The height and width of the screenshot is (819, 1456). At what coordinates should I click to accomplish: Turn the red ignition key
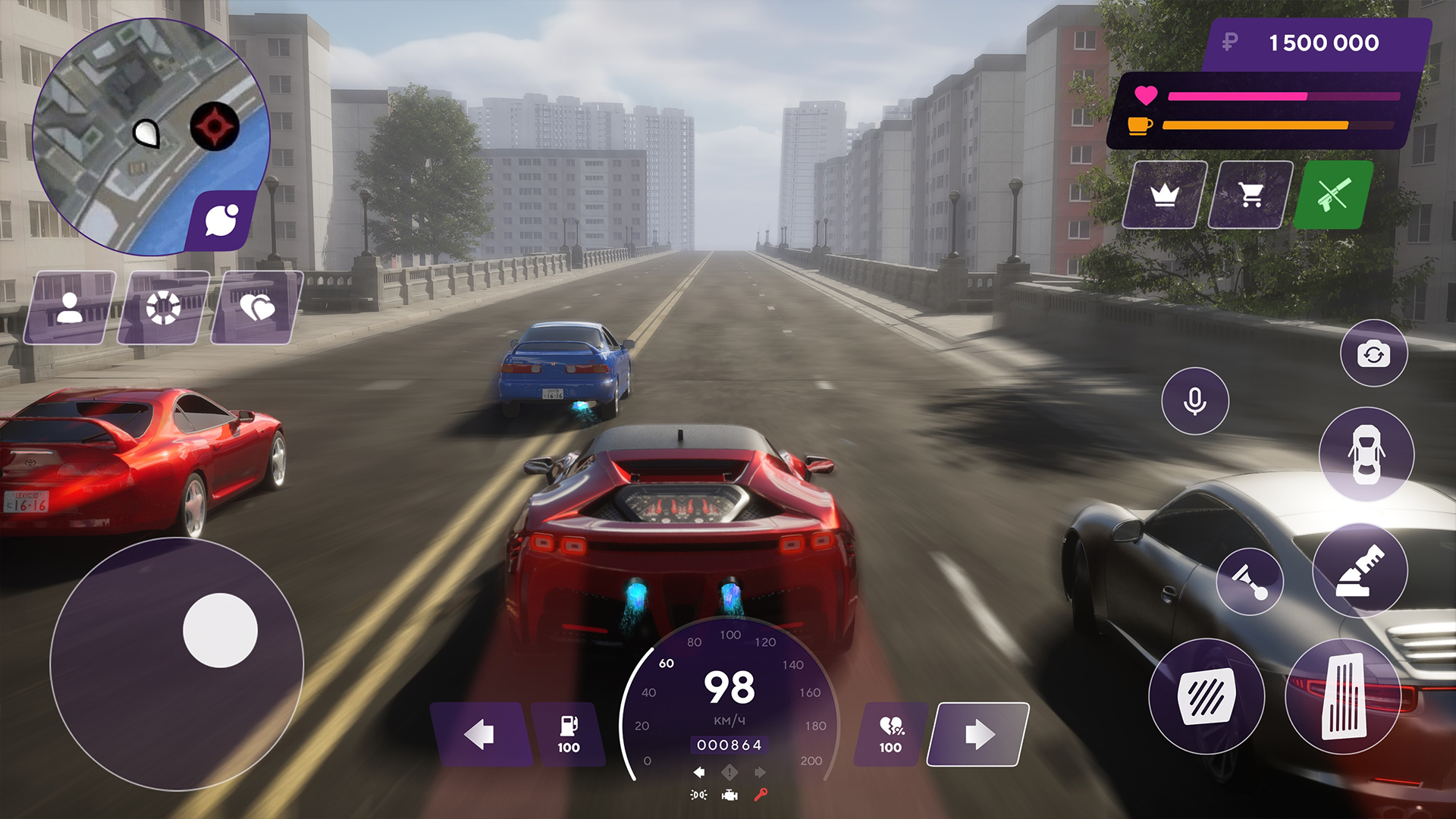pyautogui.click(x=761, y=795)
